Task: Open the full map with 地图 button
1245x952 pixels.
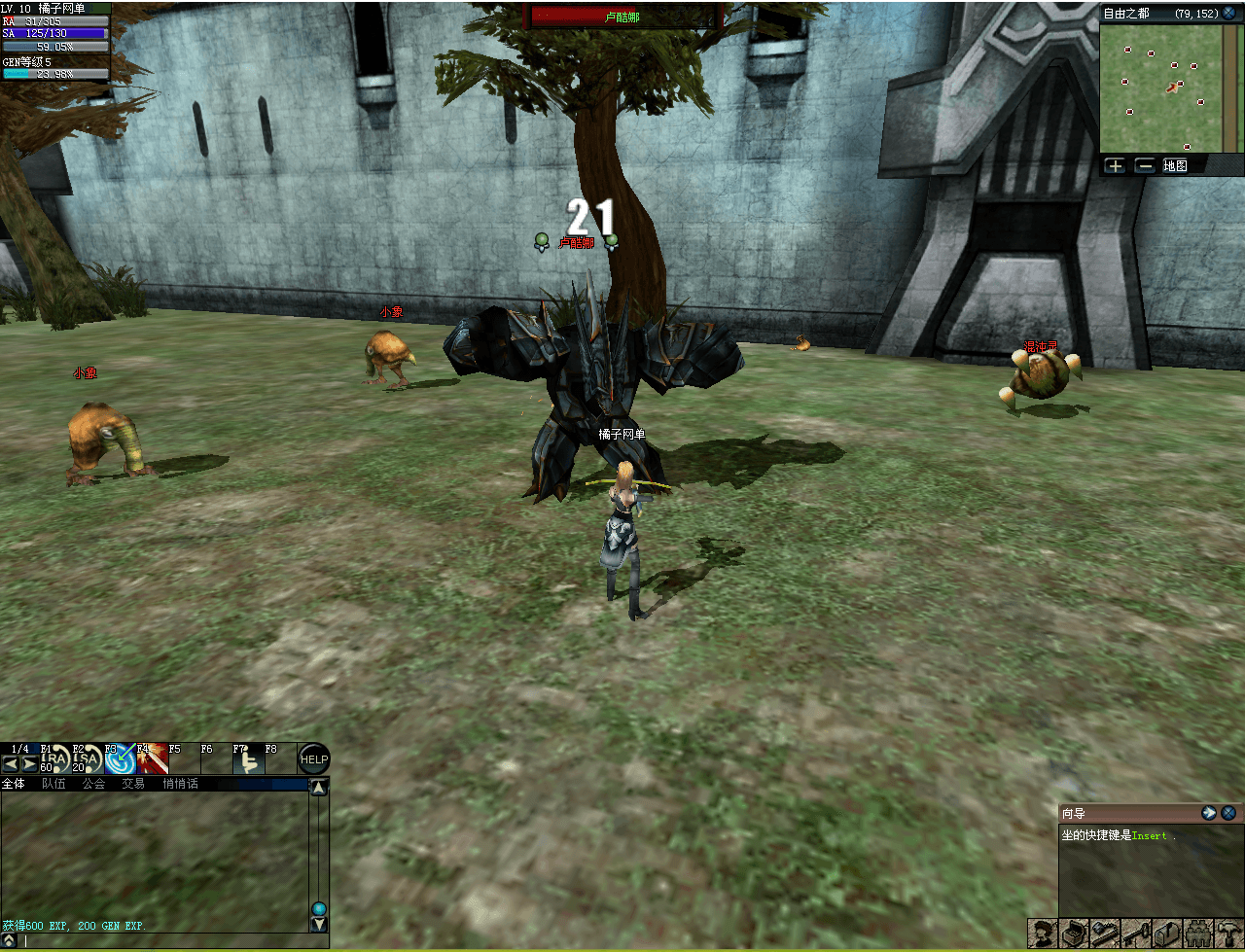Action: pyautogui.click(x=1175, y=165)
